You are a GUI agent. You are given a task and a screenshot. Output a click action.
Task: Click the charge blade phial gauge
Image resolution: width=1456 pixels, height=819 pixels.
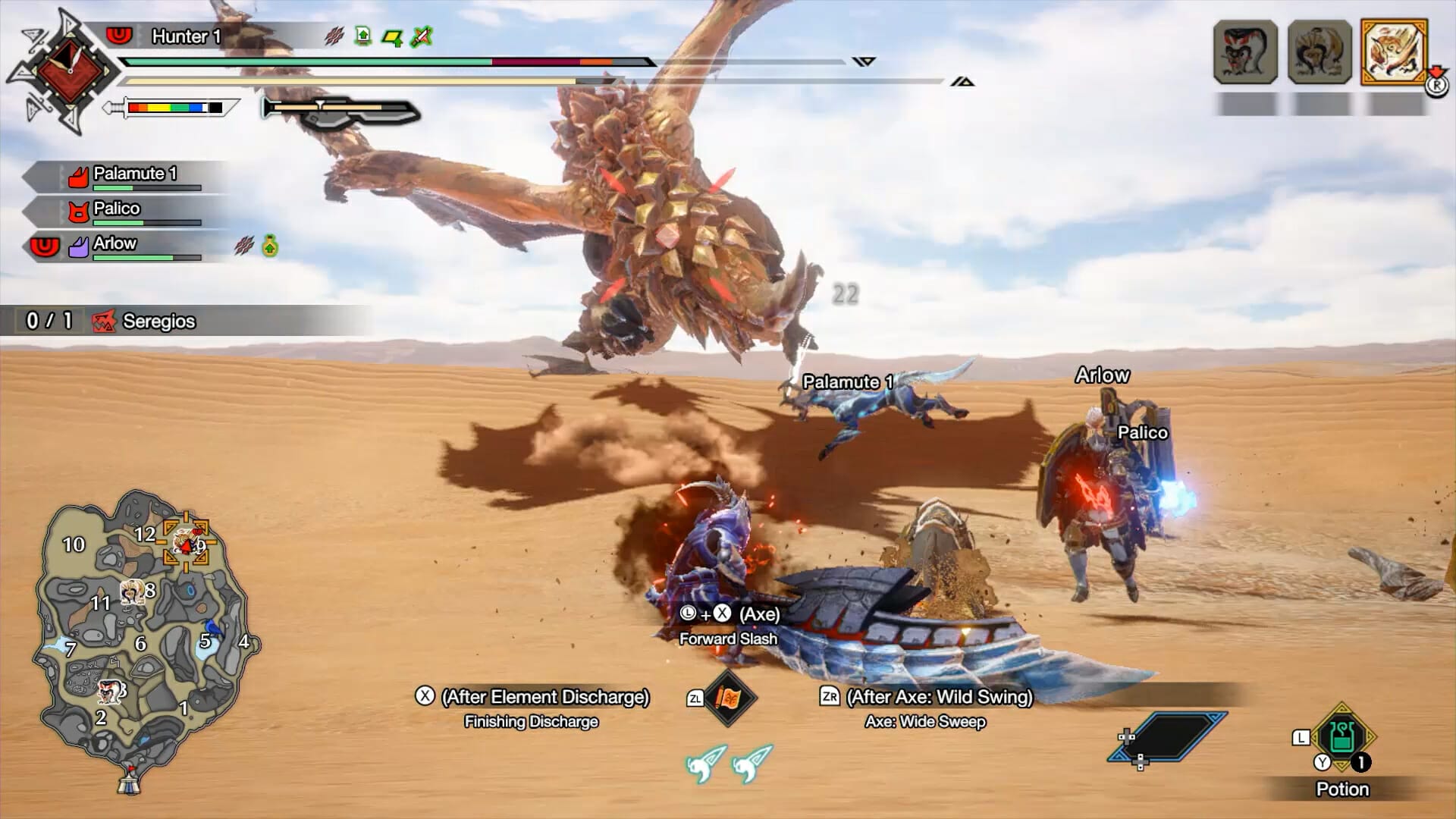pos(341,110)
